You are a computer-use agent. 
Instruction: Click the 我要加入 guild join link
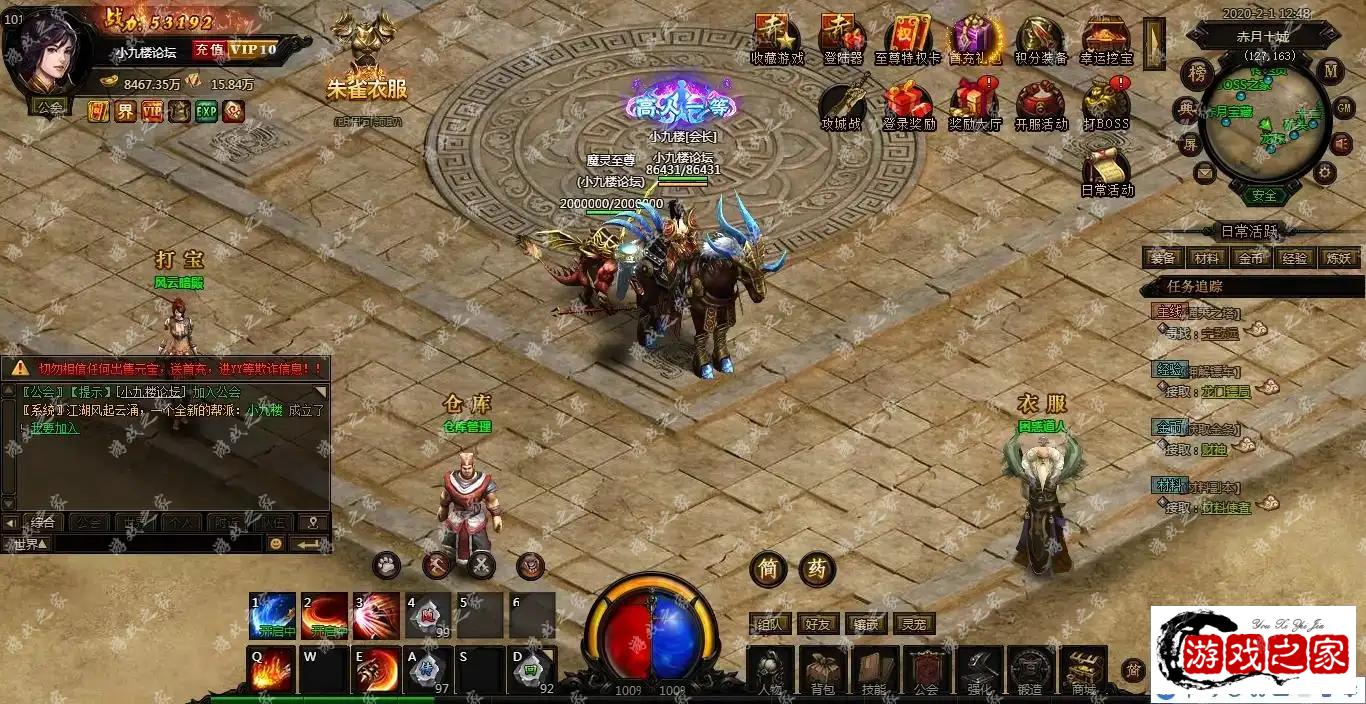(x=54, y=428)
